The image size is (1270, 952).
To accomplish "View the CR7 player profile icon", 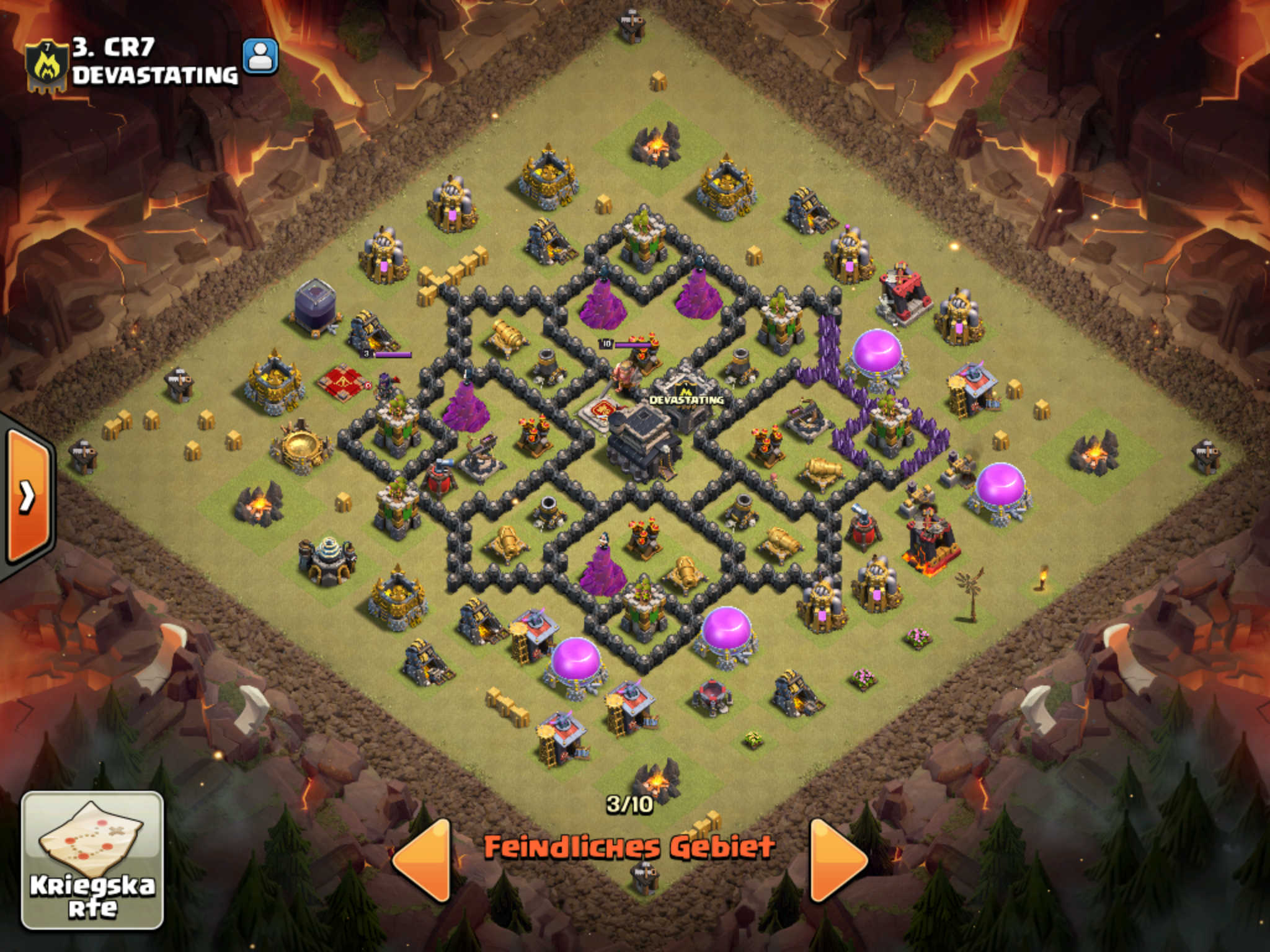I will tap(260, 56).
